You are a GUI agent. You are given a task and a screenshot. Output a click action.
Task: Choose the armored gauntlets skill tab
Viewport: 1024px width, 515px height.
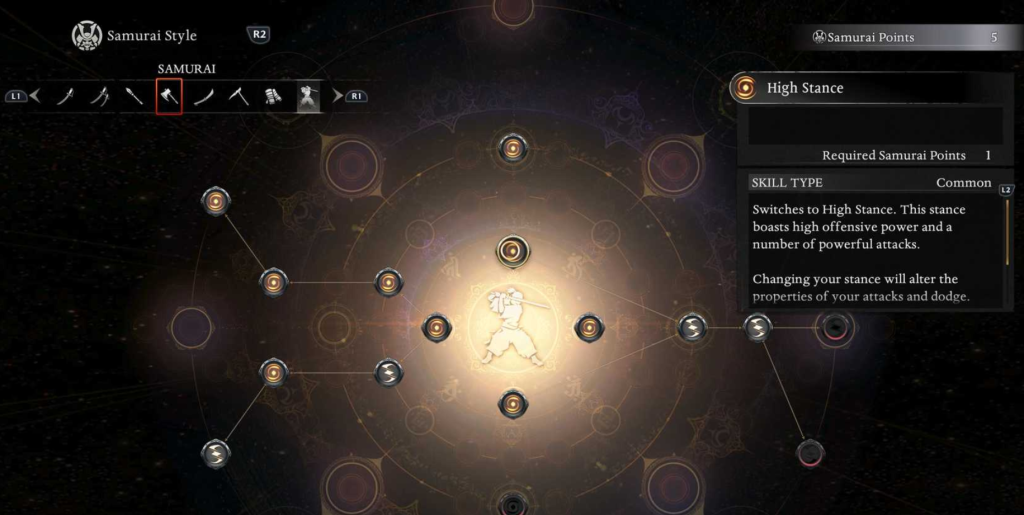click(x=273, y=97)
